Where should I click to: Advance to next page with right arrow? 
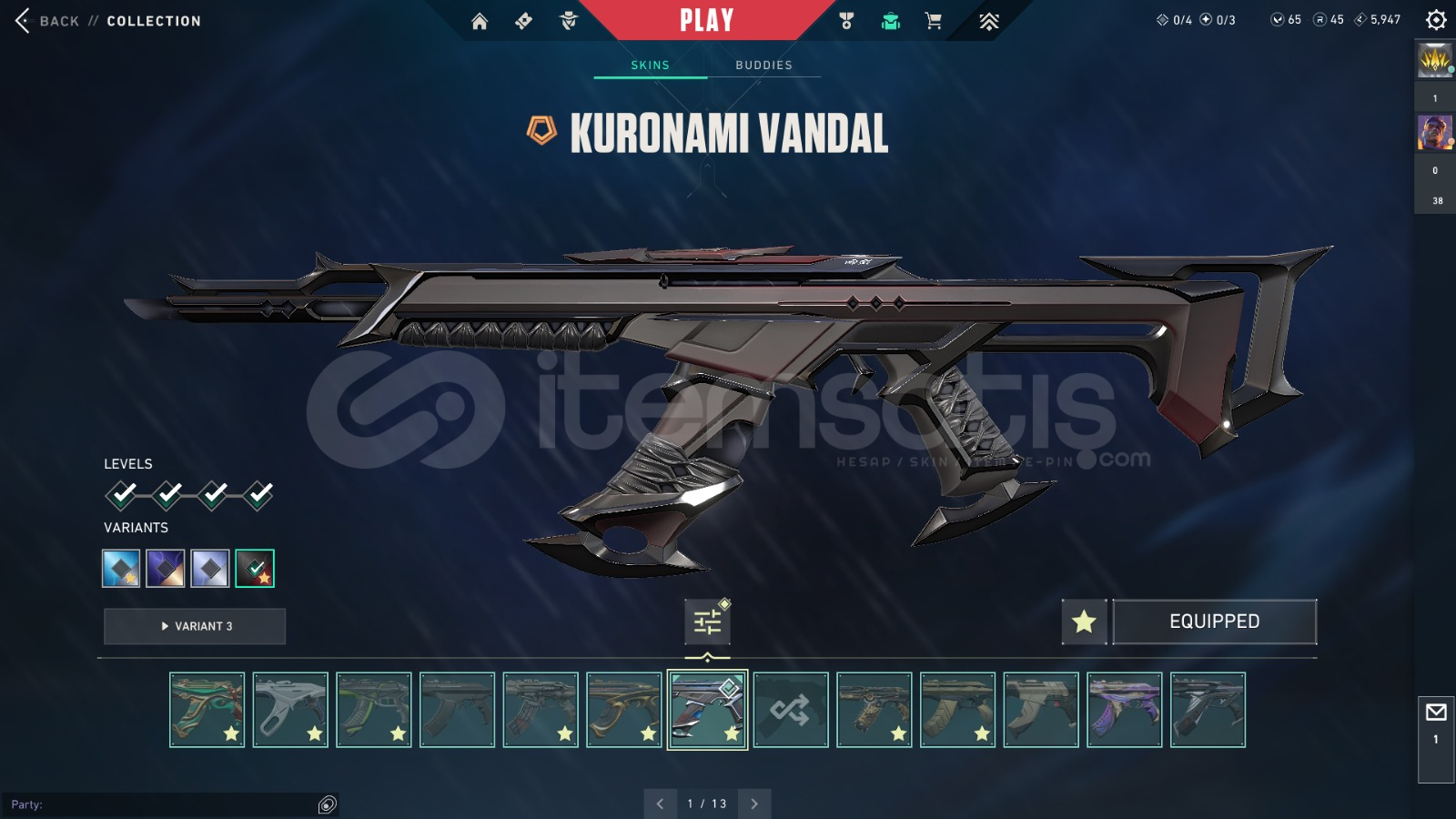pyautogui.click(x=753, y=804)
